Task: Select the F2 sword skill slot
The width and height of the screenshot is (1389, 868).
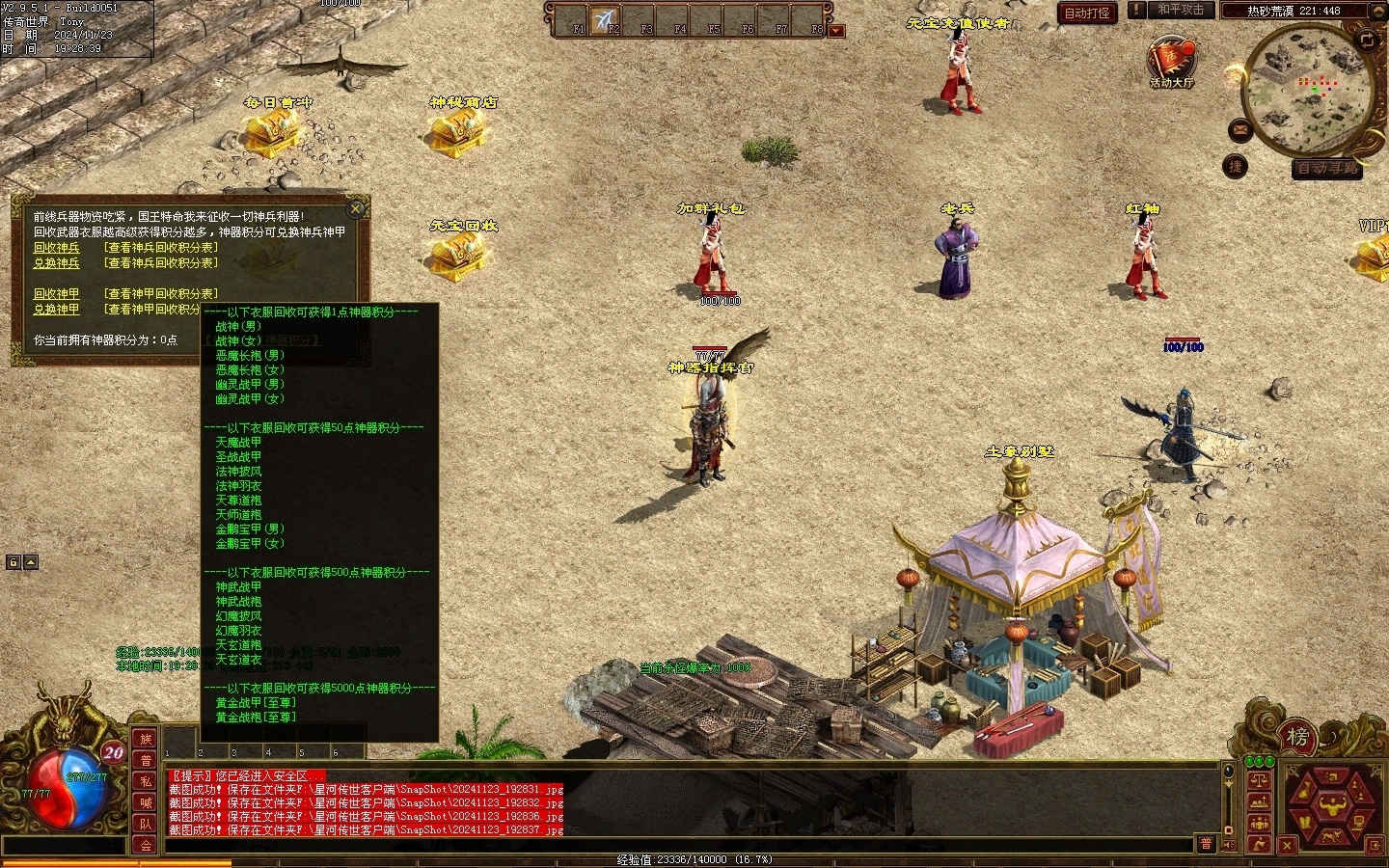Action: (x=606, y=20)
